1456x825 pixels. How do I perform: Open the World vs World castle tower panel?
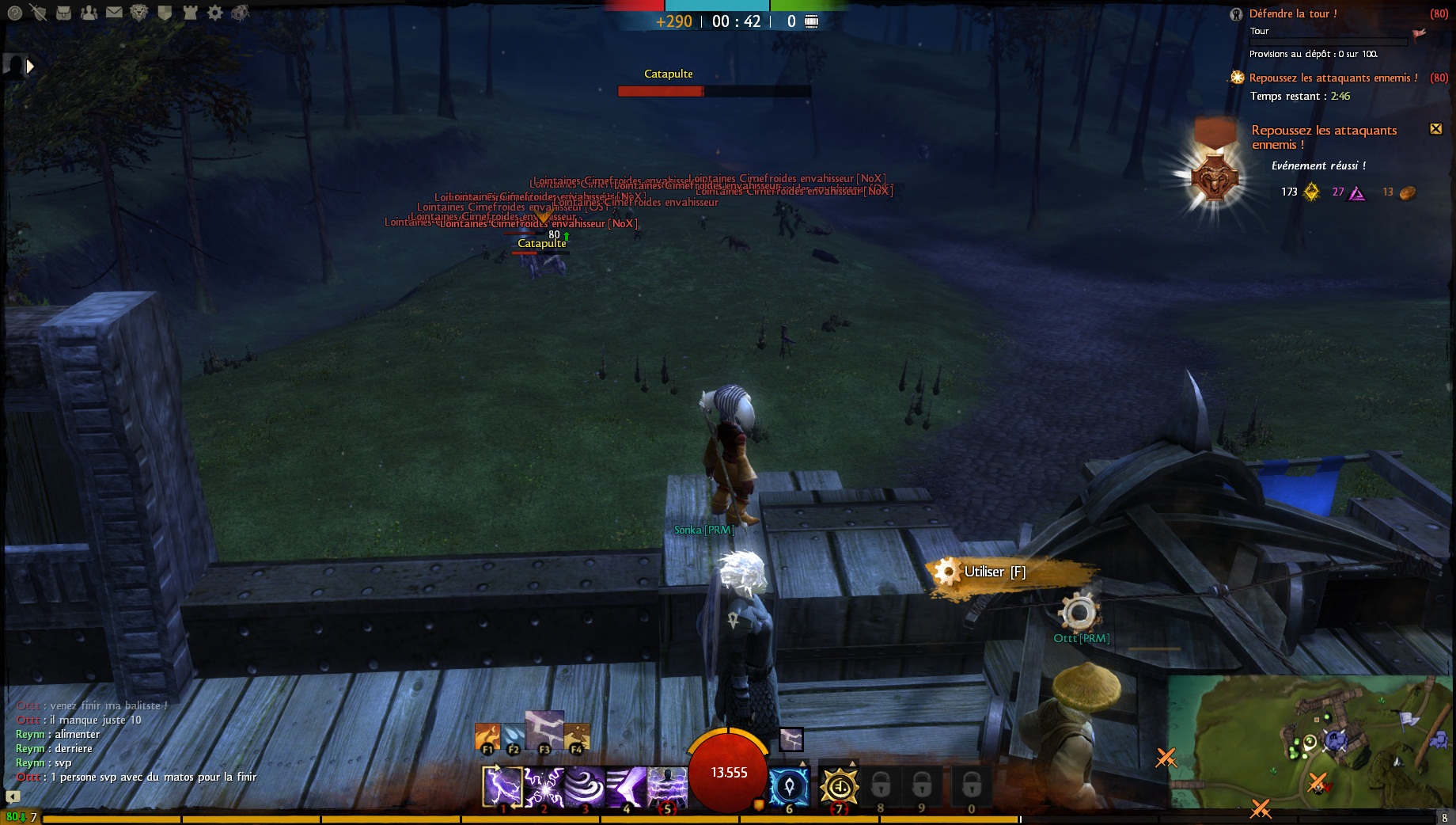tap(190, 13)
